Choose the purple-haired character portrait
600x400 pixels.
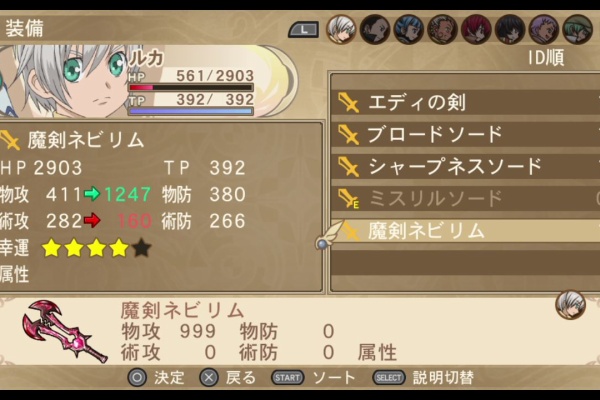coord(544,29)
